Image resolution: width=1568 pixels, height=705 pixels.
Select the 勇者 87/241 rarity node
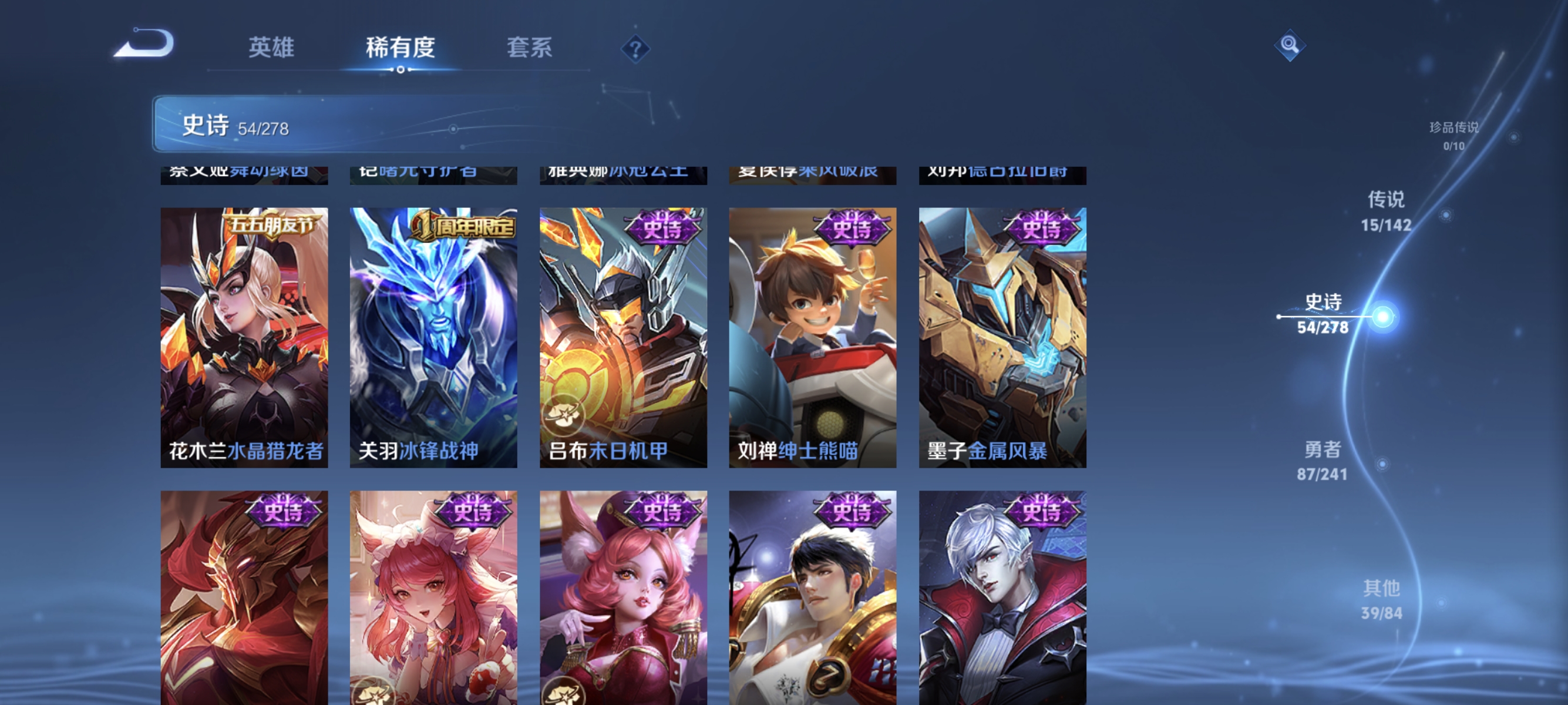click(x=1324, y=461)
